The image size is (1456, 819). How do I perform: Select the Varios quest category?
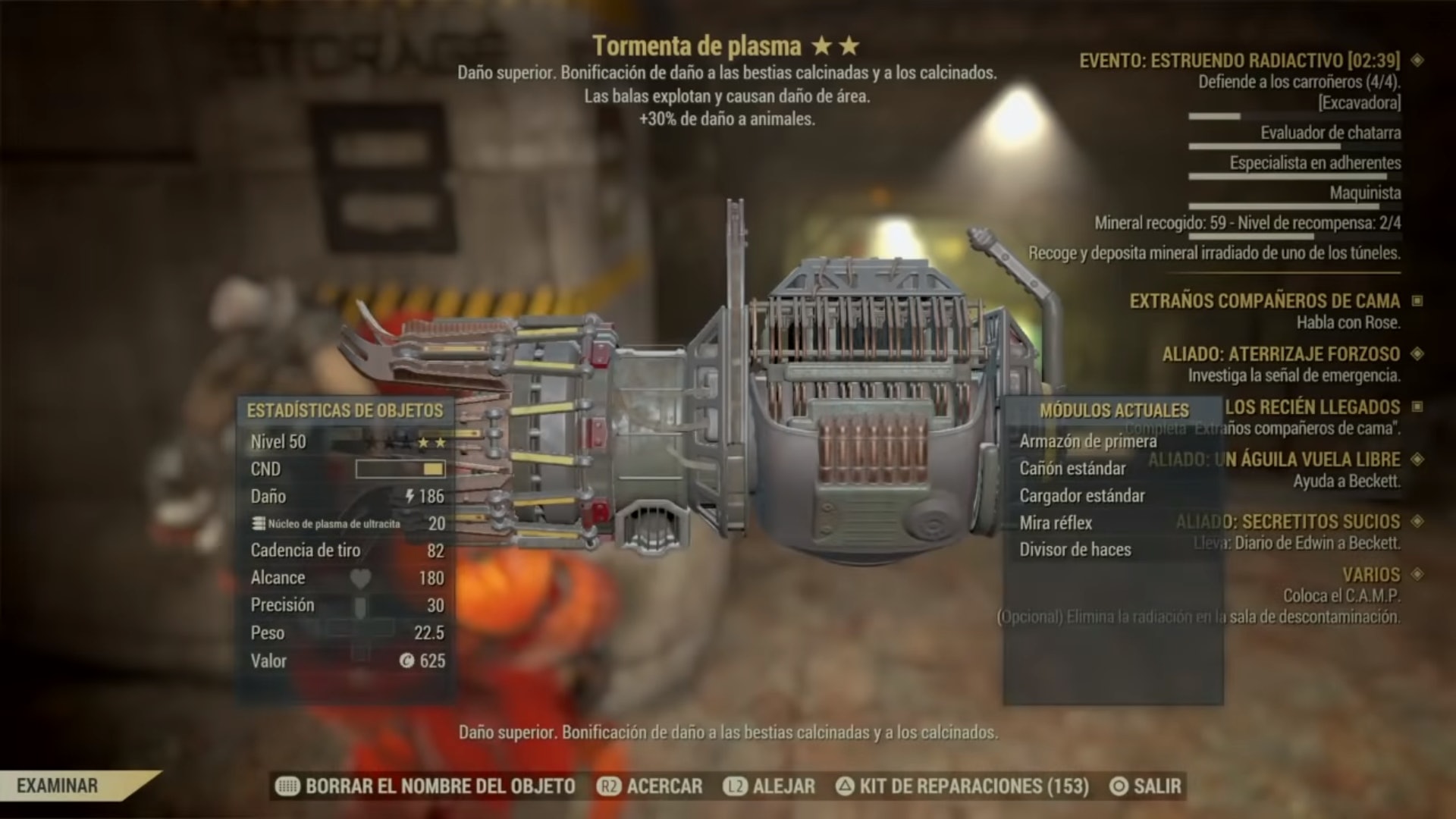click(x=1371, y=575)
